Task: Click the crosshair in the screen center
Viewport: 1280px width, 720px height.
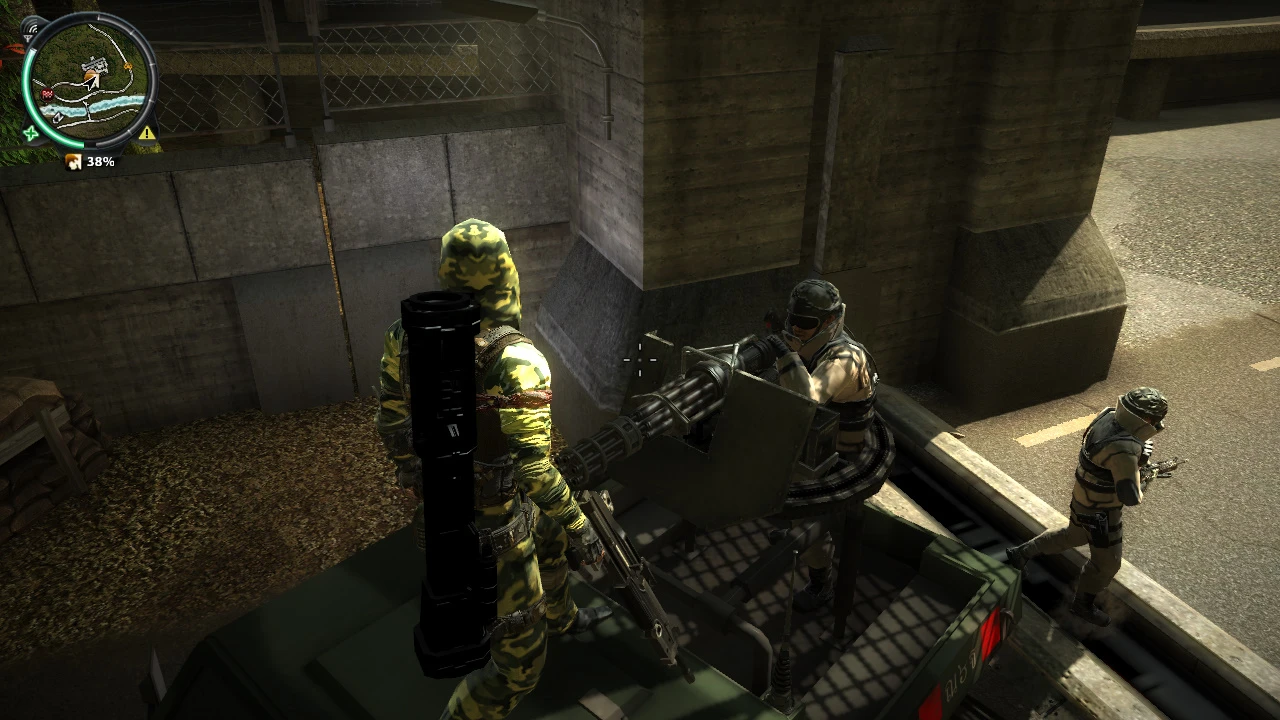Action: coord(639,360)
